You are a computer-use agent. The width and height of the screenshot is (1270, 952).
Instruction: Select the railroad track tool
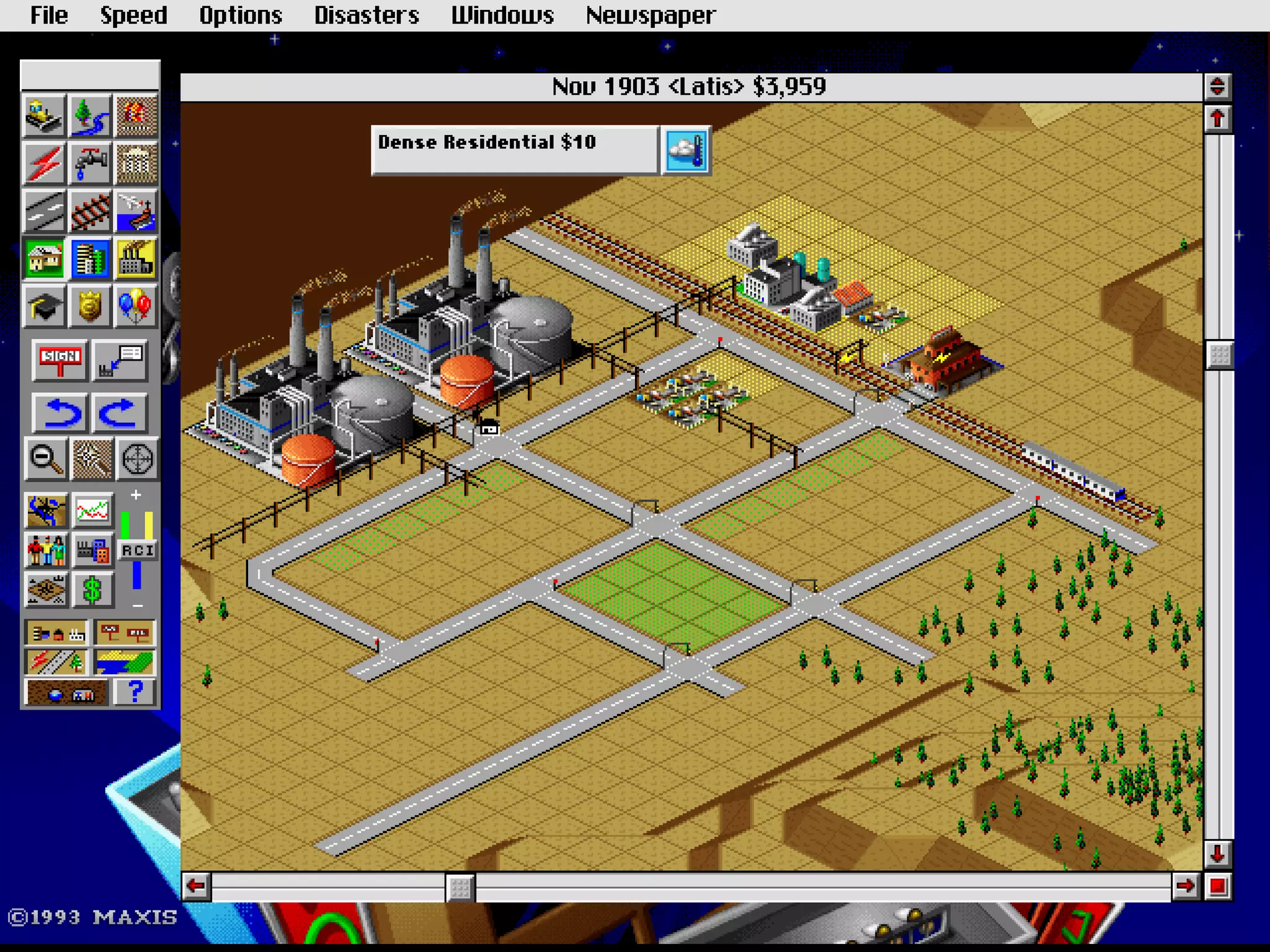[91, 211]
